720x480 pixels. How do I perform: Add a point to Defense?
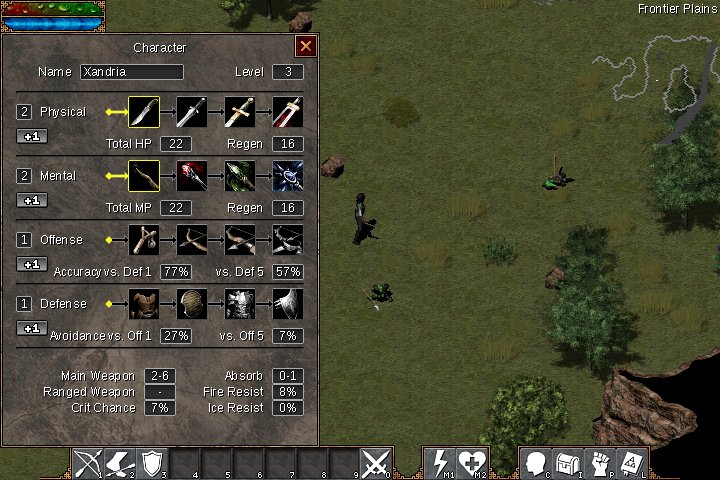(32, 328)
